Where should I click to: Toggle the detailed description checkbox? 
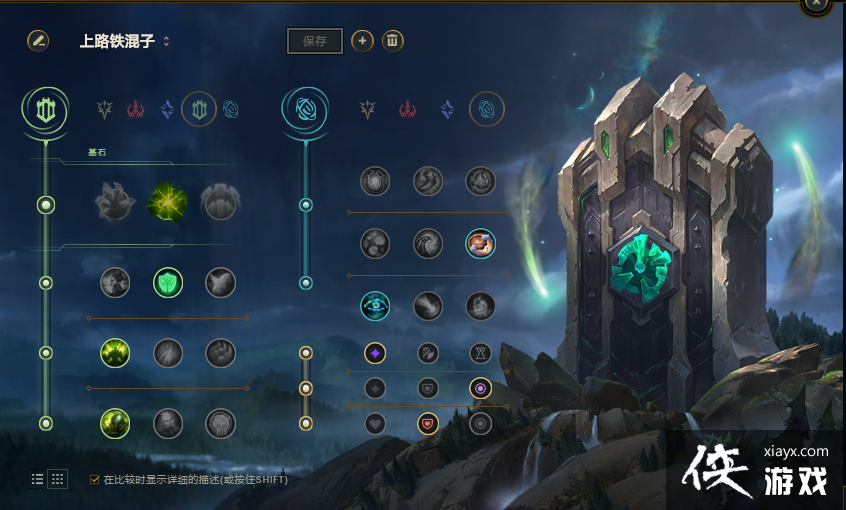coord(95,479)
